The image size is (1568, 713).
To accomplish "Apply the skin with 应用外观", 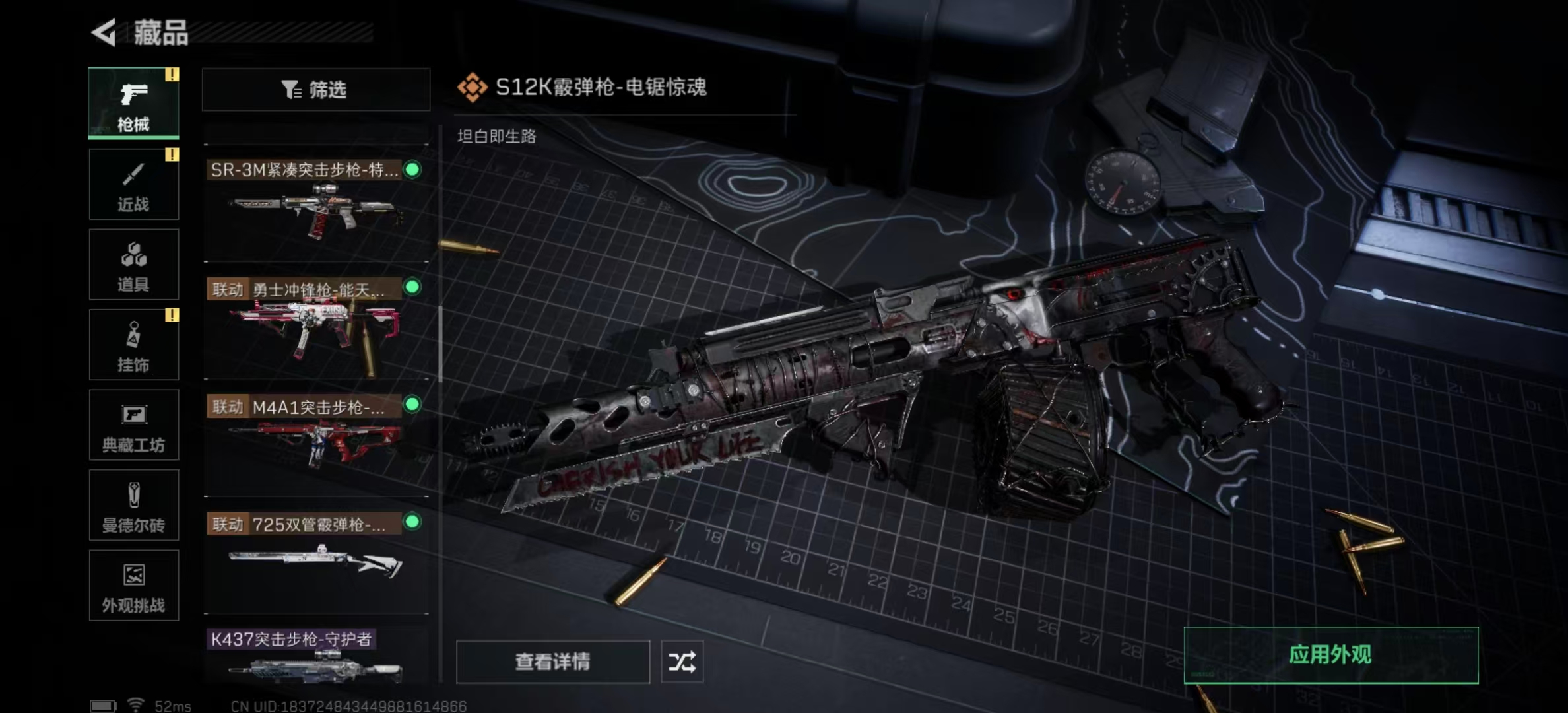I will click(x=1330, y=655).
